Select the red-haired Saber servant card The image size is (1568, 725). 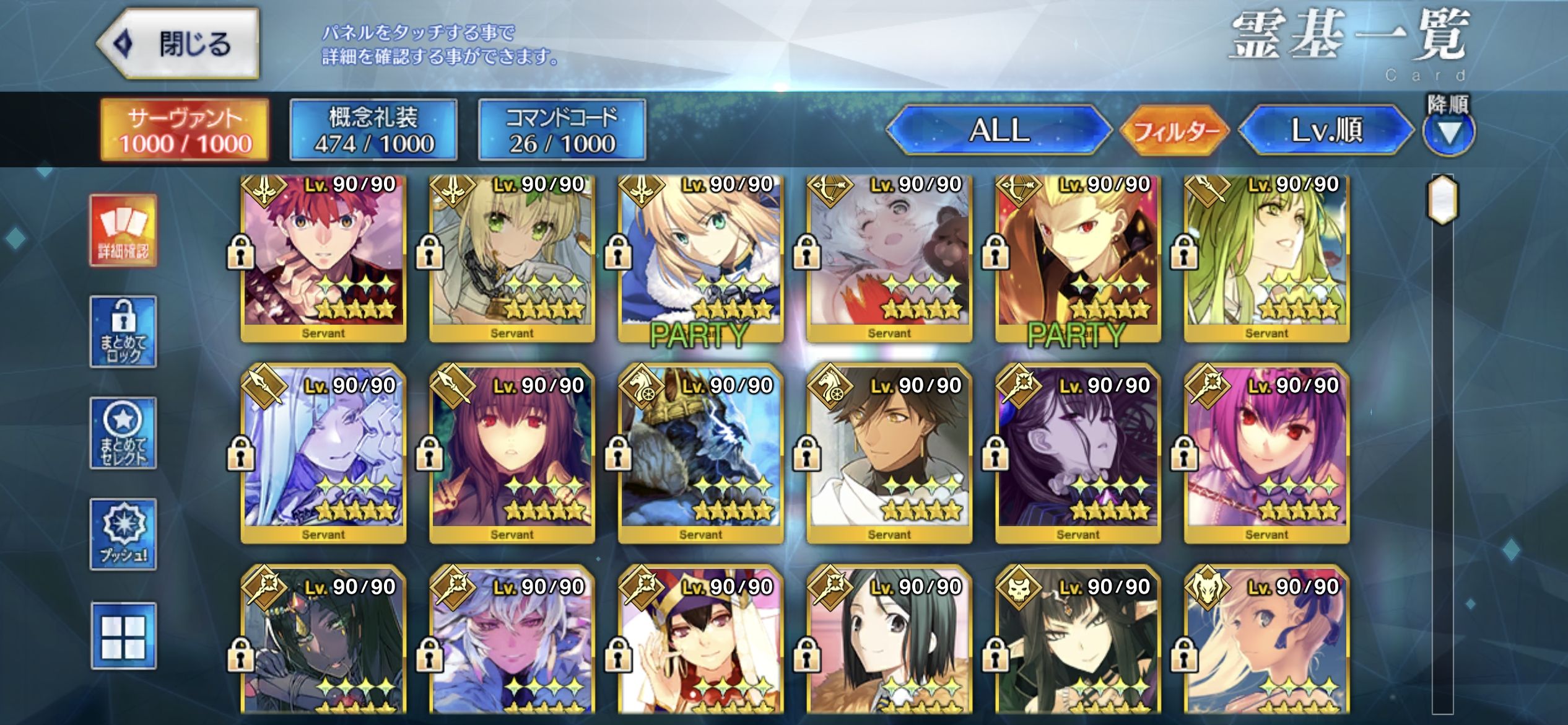[x=323, y=257]
